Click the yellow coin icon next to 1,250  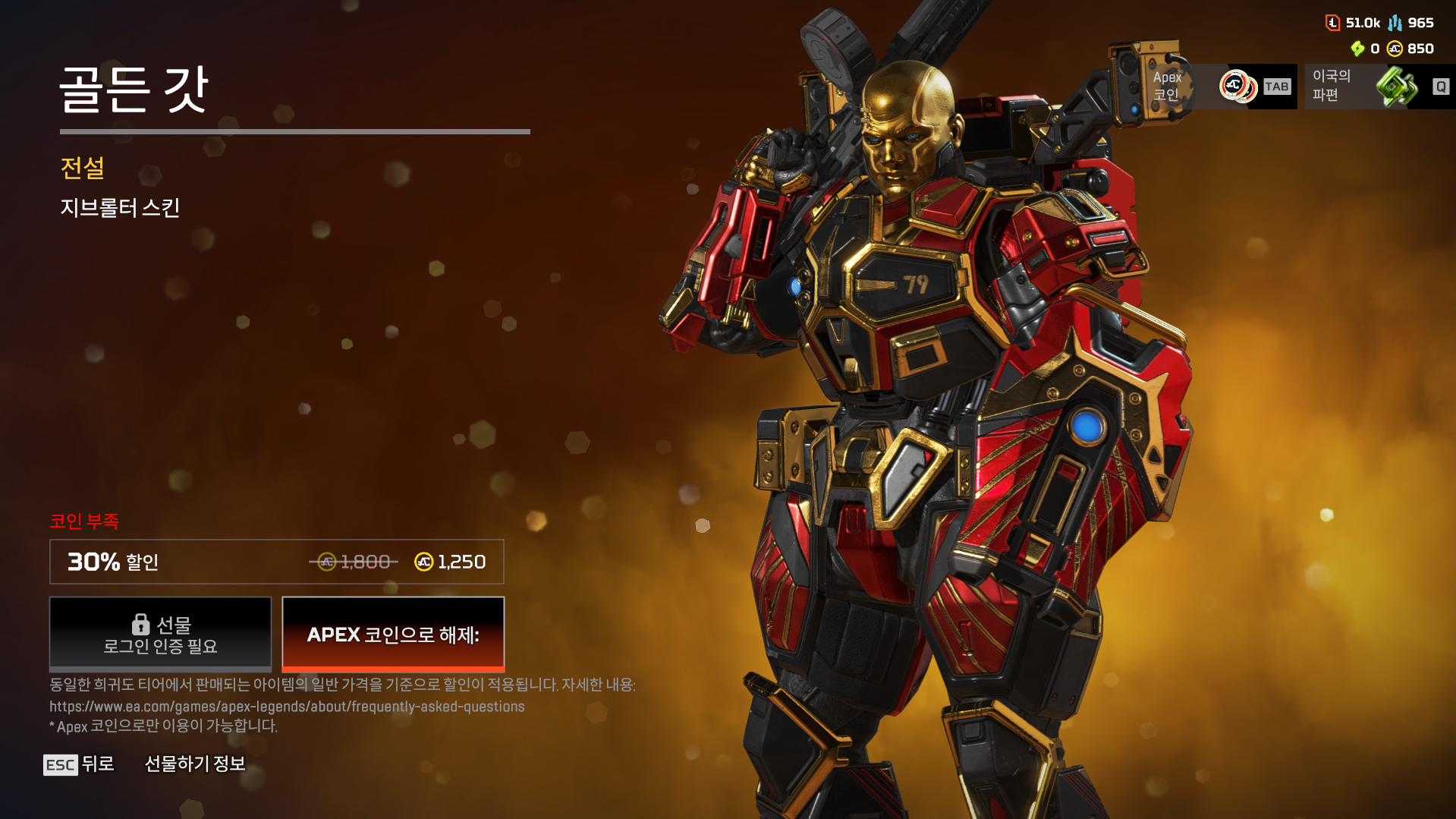pos(423,562)
